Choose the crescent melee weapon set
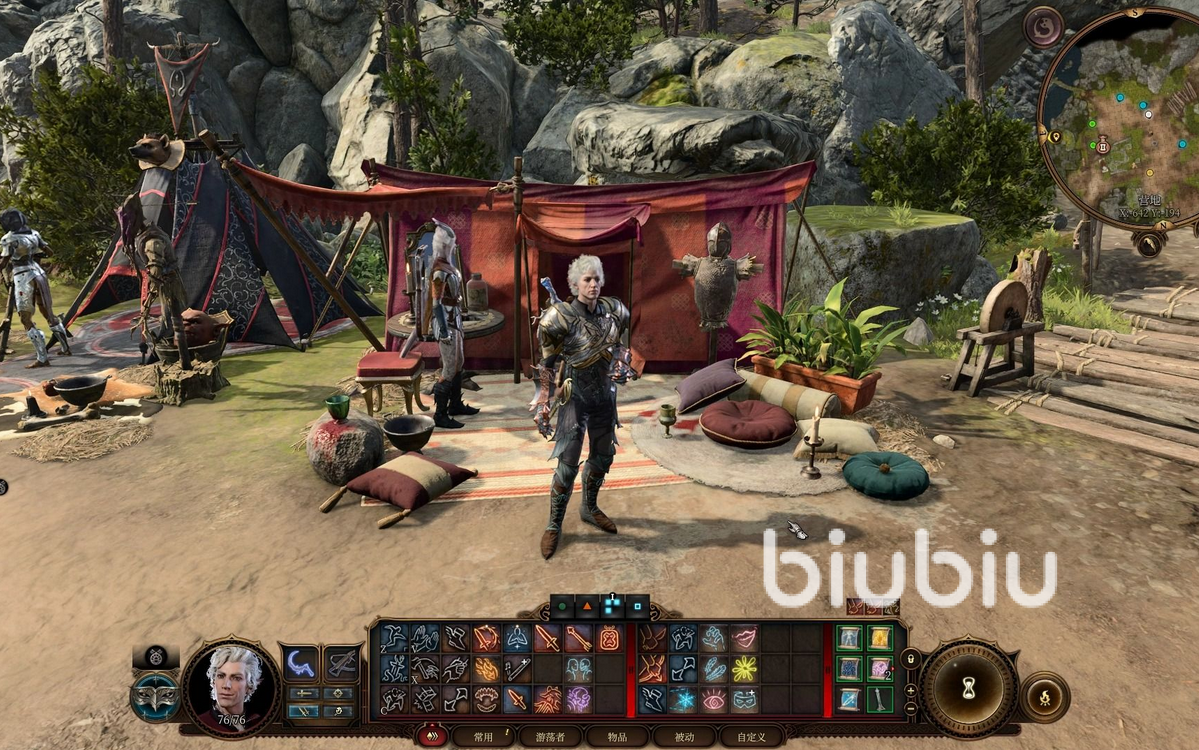The height and width of the screenshot is (750, 1199). point(299,662)
